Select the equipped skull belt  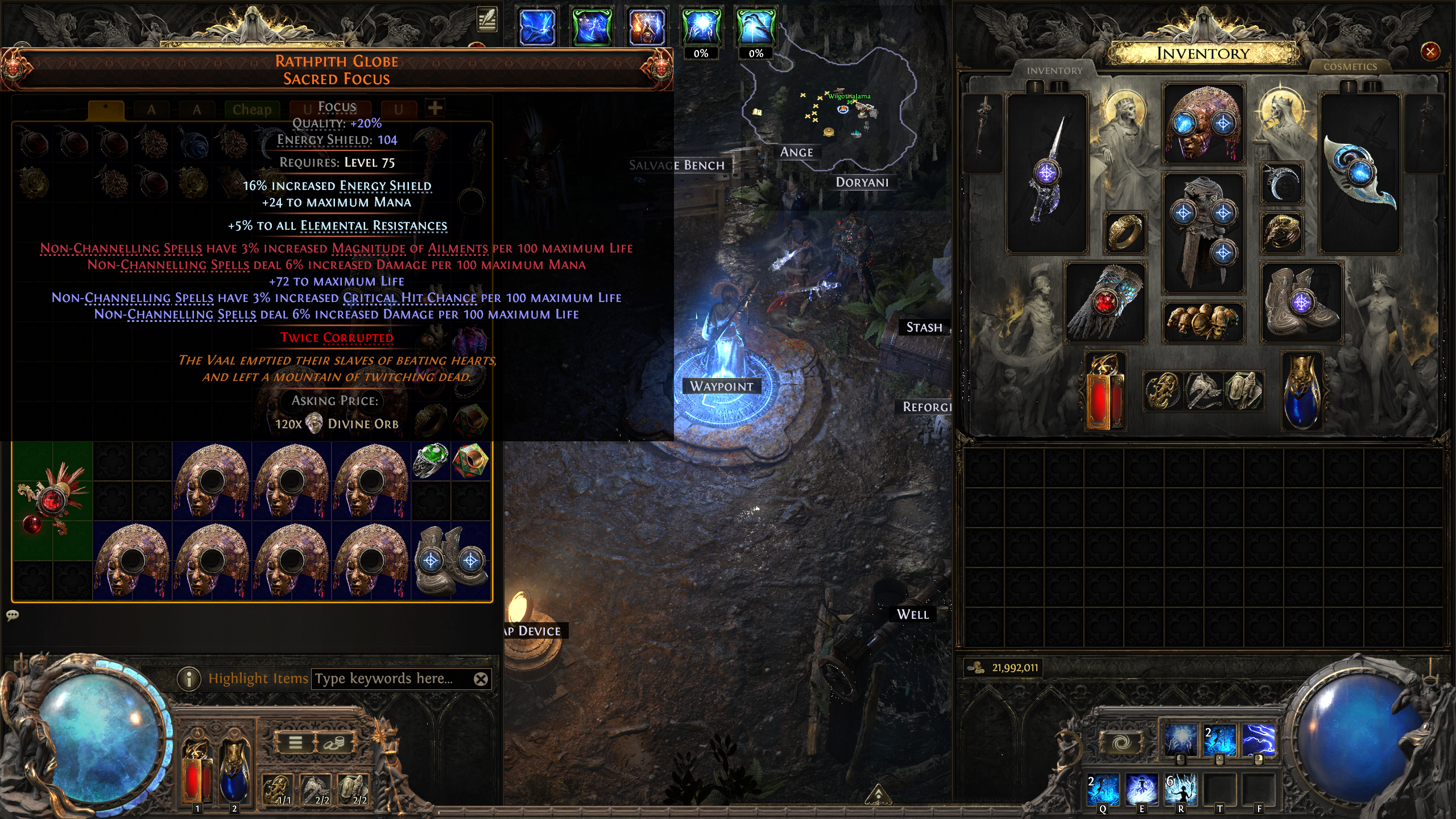1203,322
